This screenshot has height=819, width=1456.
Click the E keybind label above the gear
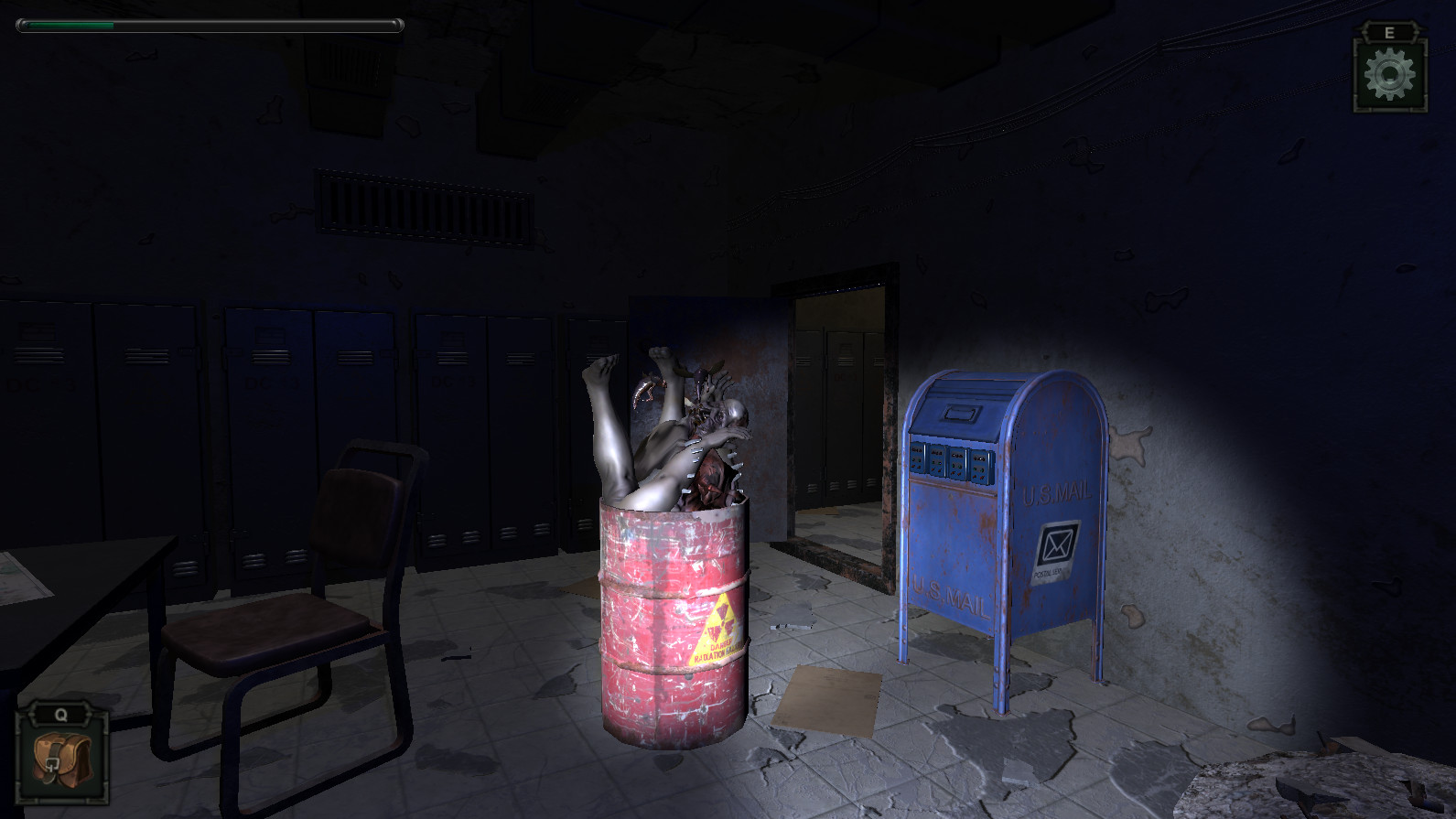point(1390,30)
